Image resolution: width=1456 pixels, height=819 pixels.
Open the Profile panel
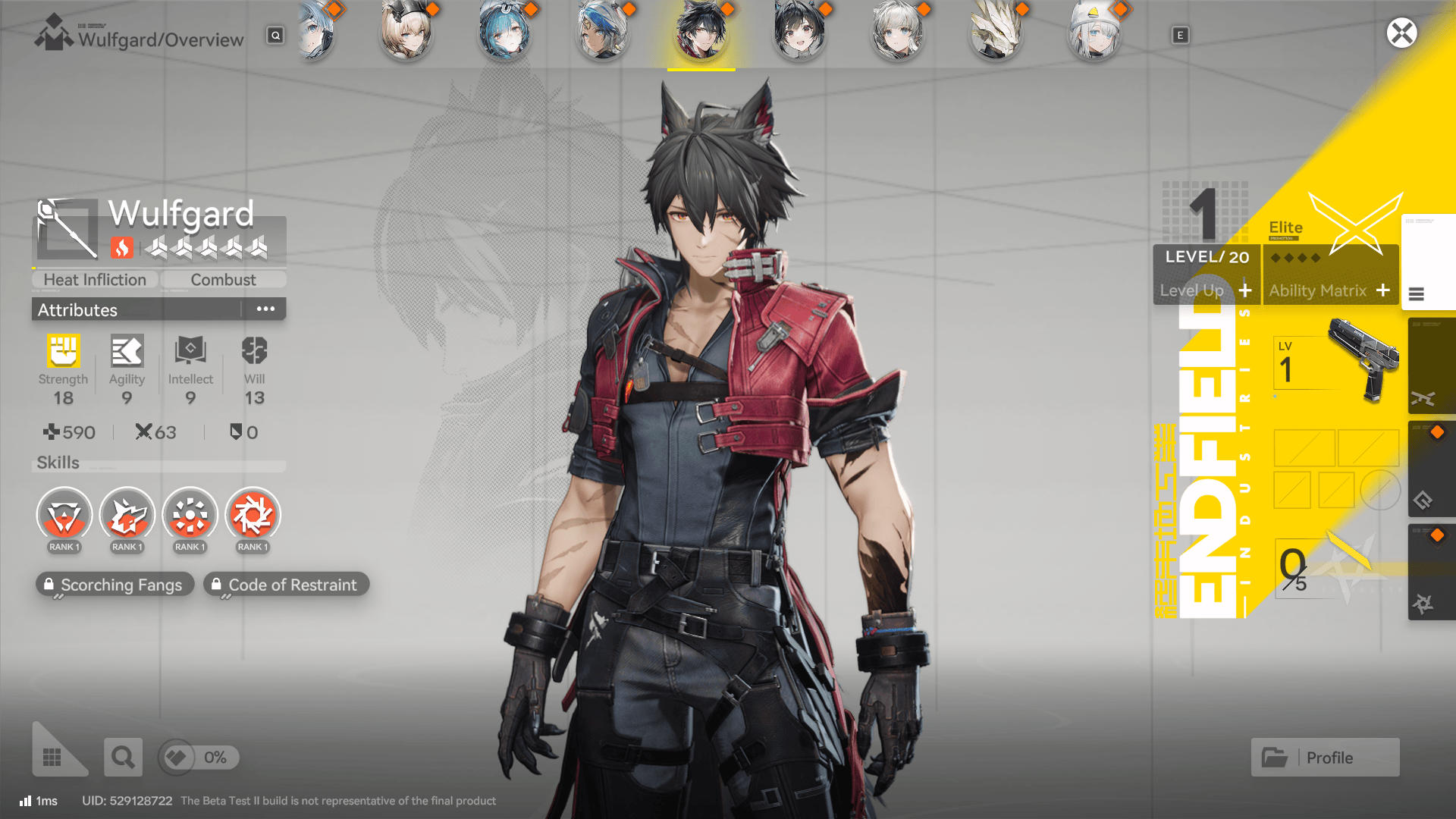[1325, 757]
